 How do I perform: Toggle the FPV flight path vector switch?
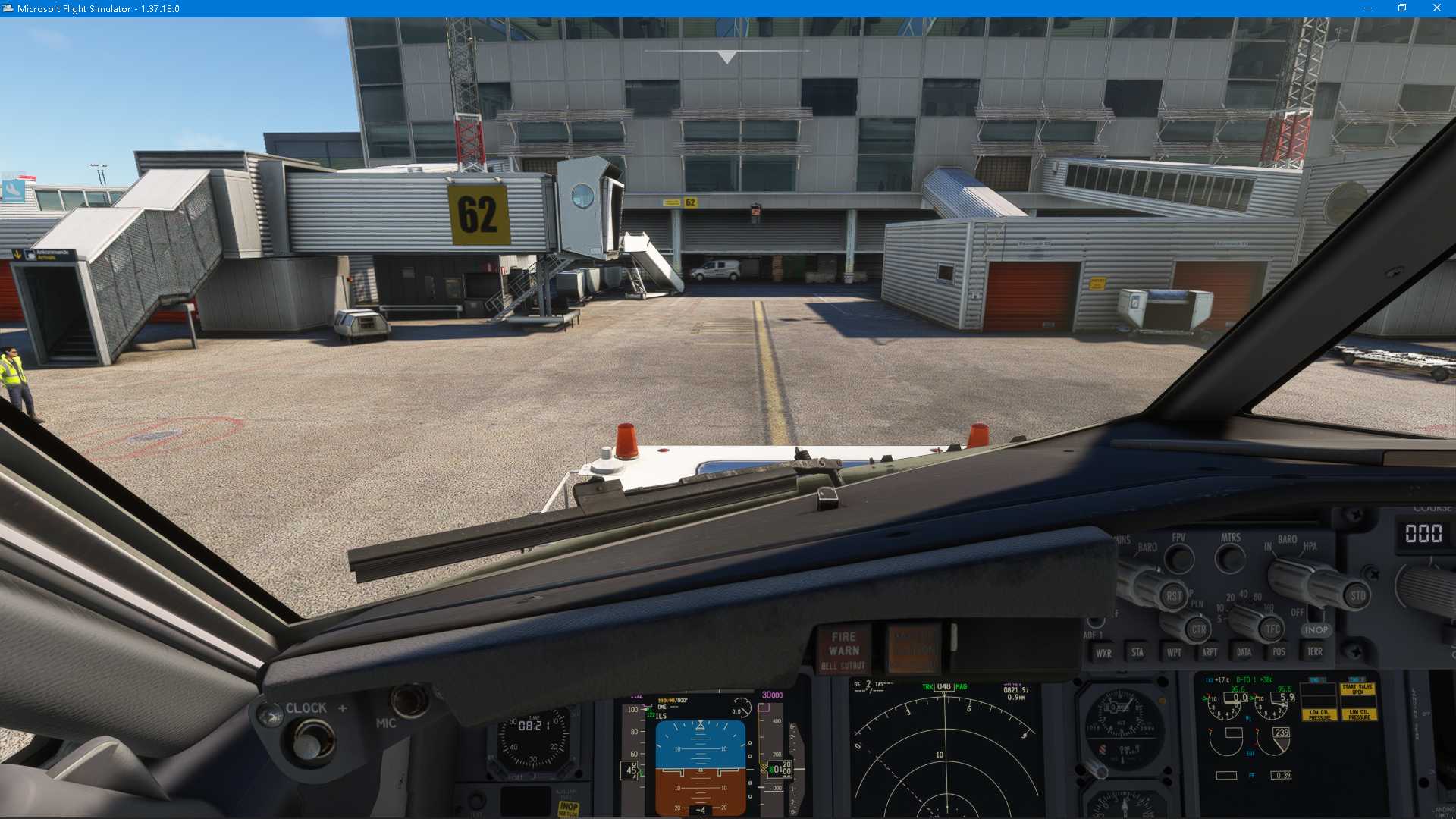click(x=1179, y=558)
